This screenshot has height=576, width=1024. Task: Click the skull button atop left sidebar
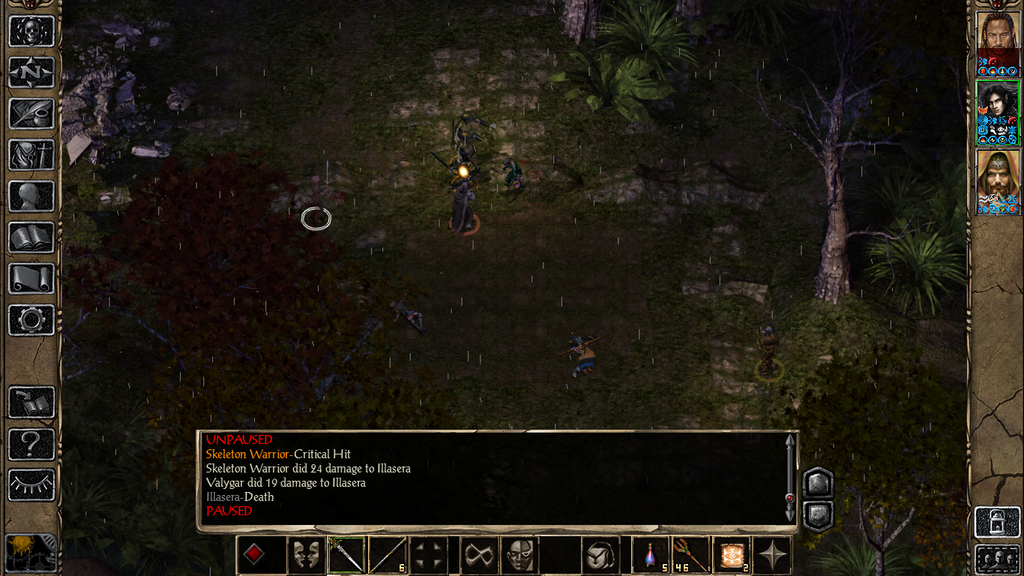tap(31, 30)
